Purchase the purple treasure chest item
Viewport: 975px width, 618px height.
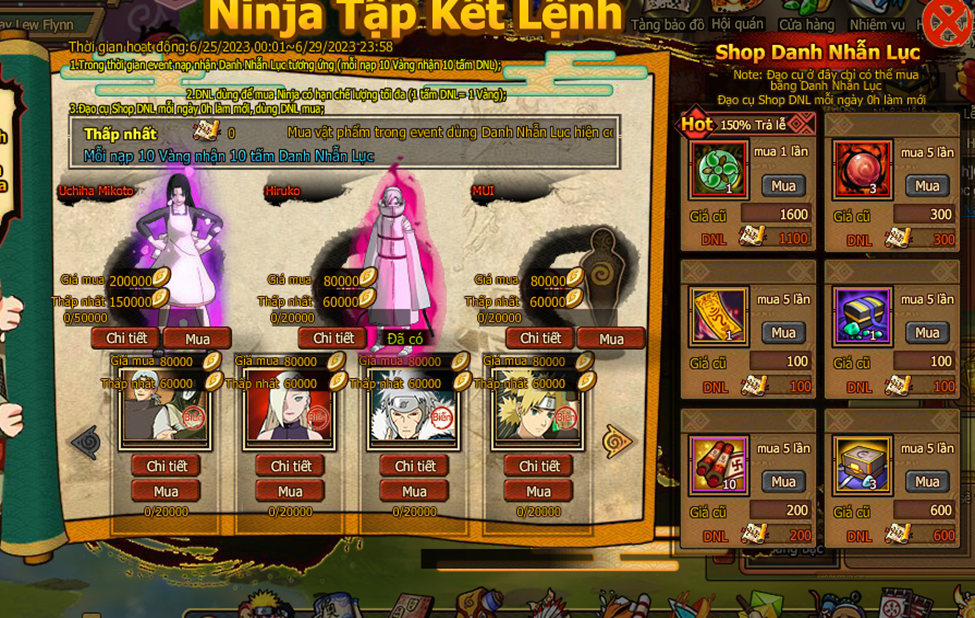click(927, 332)
